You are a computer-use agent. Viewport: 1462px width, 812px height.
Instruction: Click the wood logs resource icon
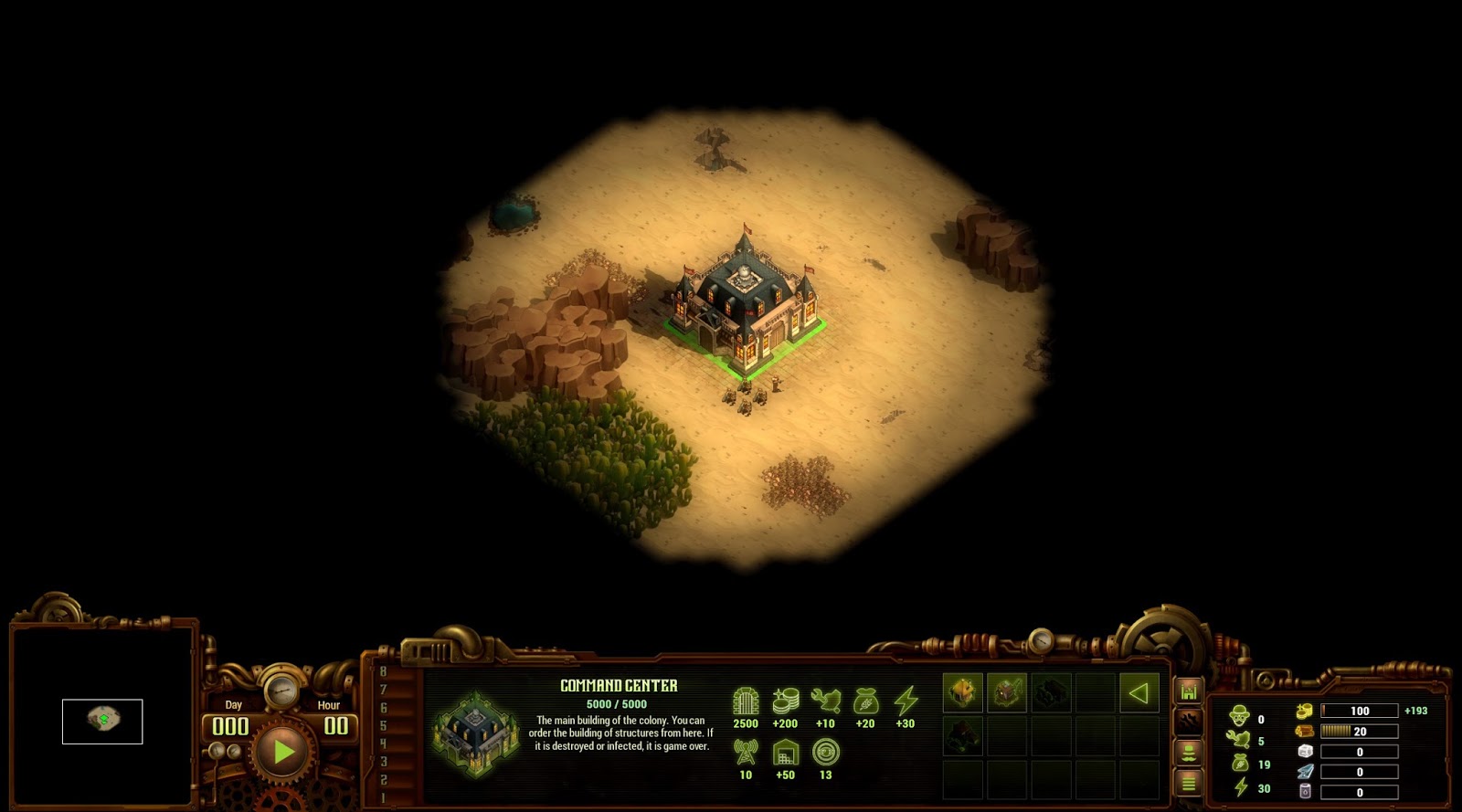1304,731
